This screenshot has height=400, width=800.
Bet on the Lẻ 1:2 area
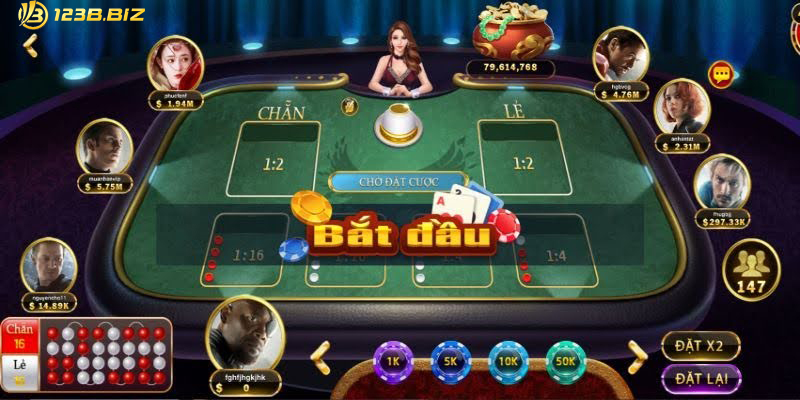[x=522, y=160]
